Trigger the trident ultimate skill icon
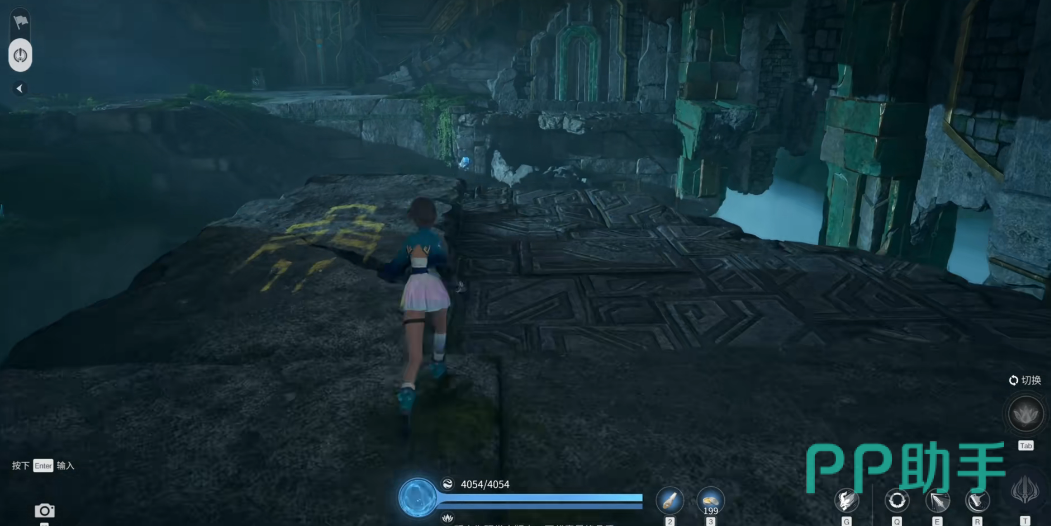The height and width of the screenshot is (526, 1051). pos(1025,492)
